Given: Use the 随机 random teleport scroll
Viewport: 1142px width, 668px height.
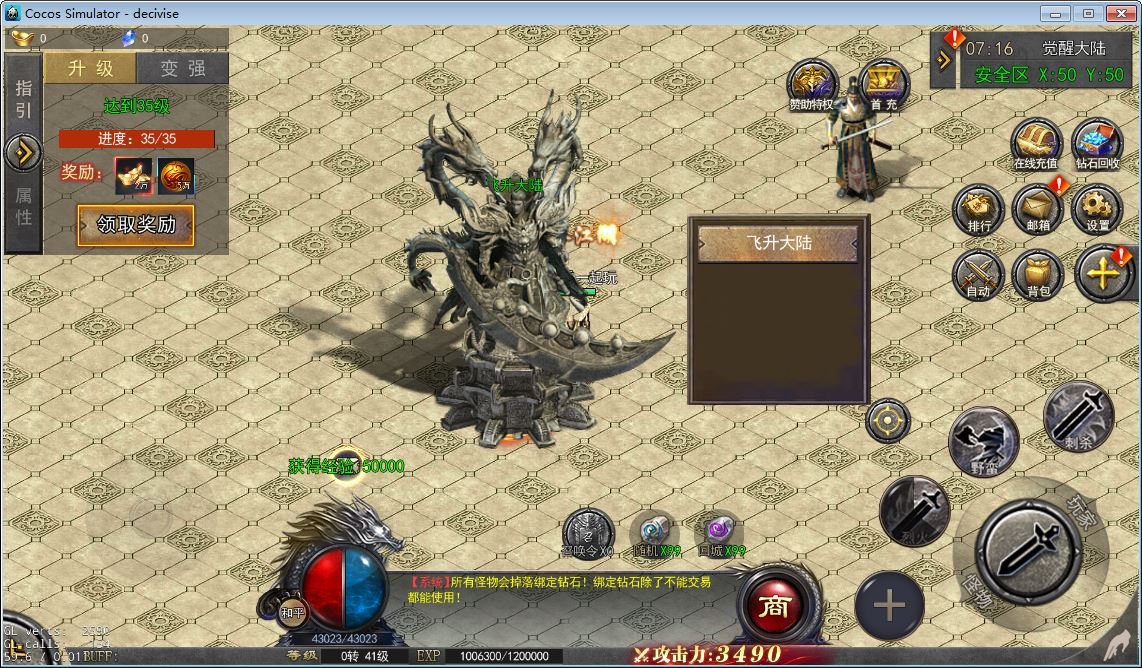Looking at the screenshot, I should pyautogui.click(x=656, y=531).
